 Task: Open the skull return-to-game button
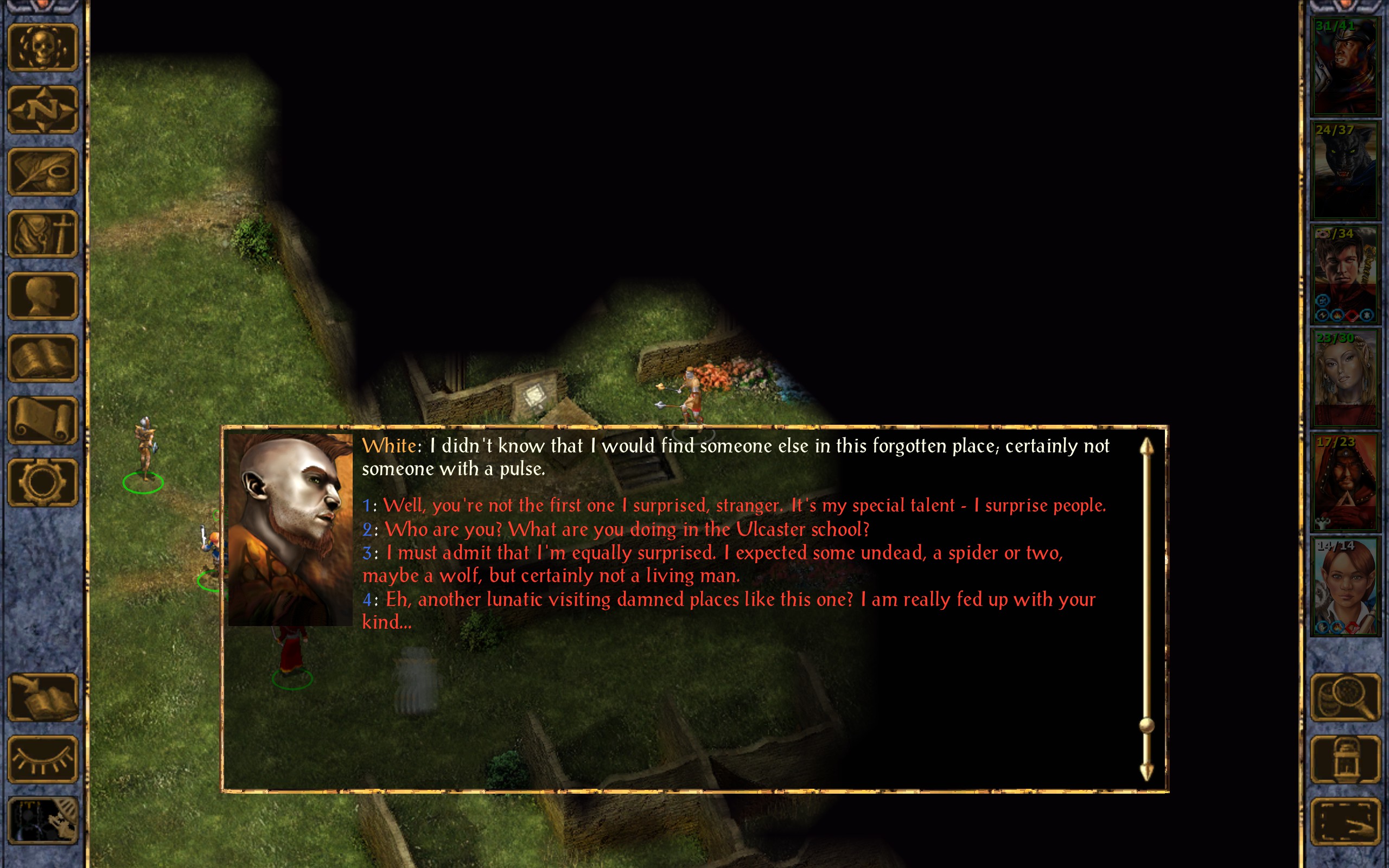(x=42, y=48)
